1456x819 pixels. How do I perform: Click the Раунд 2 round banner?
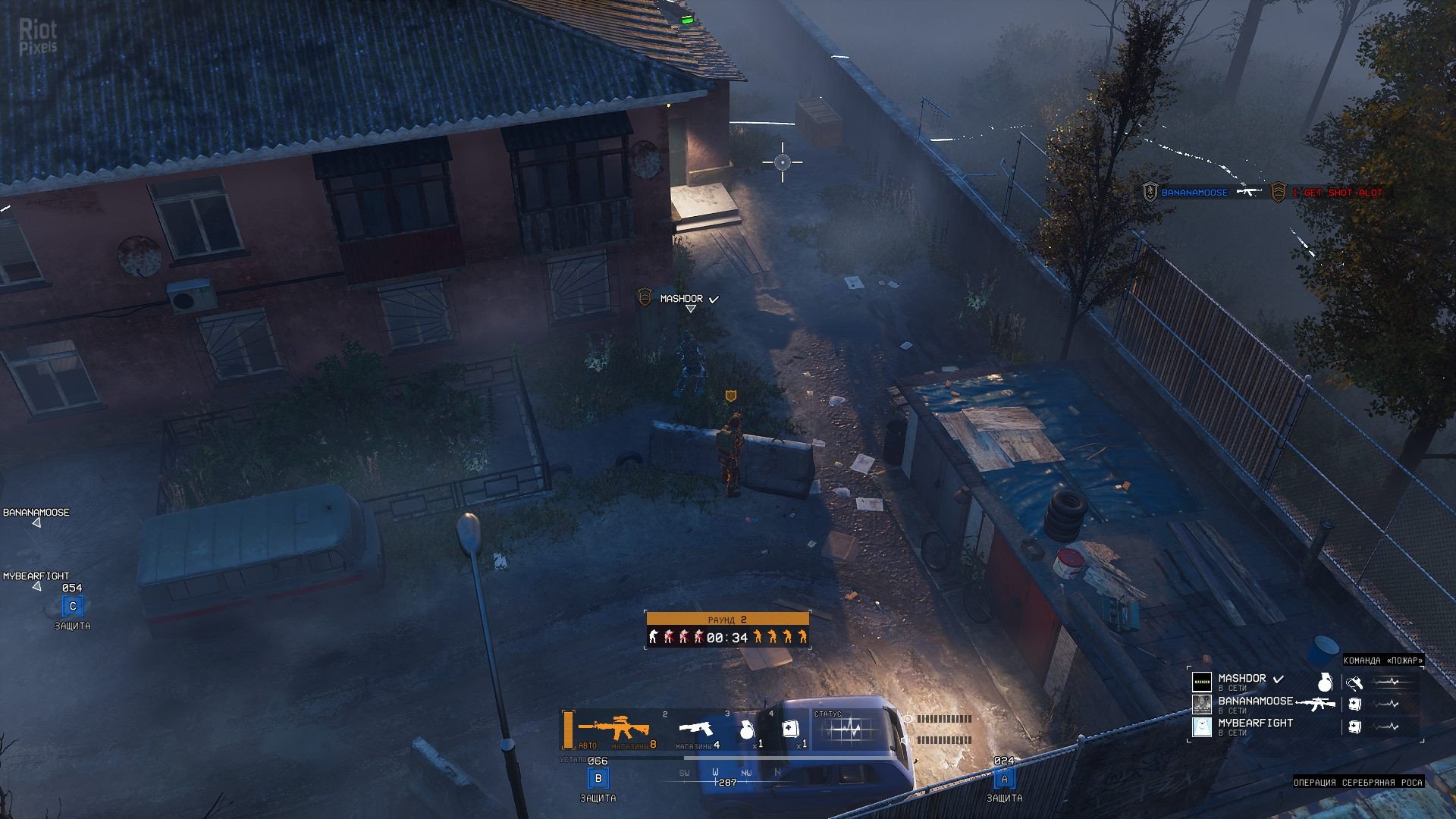click(x=727, y=620)
